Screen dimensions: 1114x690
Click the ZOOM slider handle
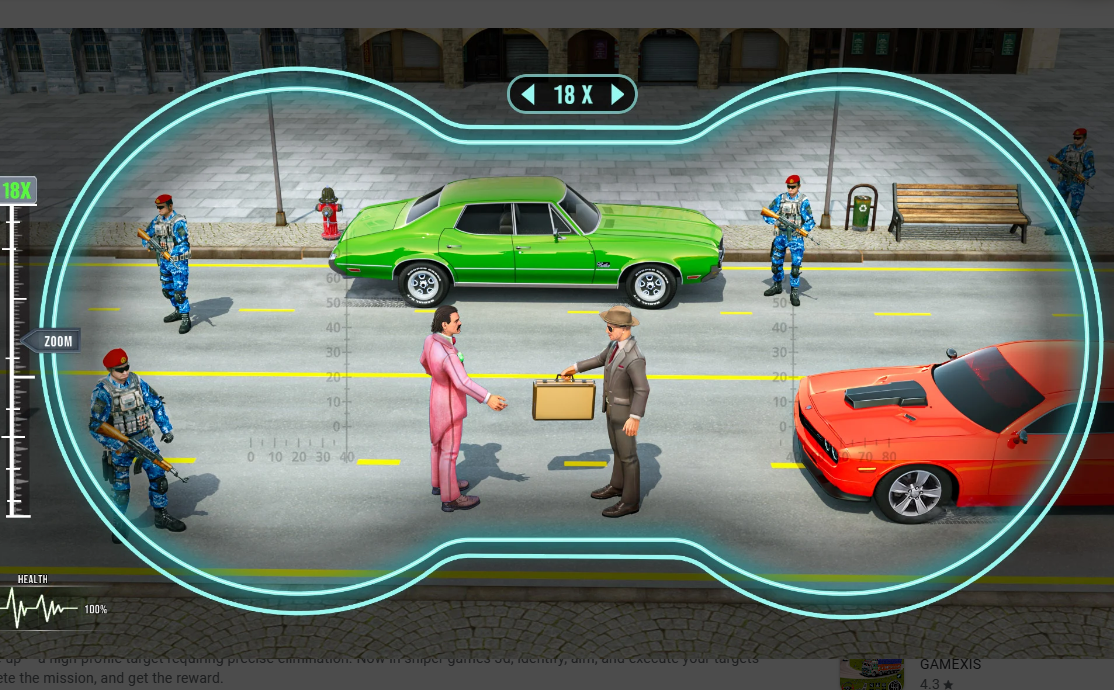tap(54, 341)
